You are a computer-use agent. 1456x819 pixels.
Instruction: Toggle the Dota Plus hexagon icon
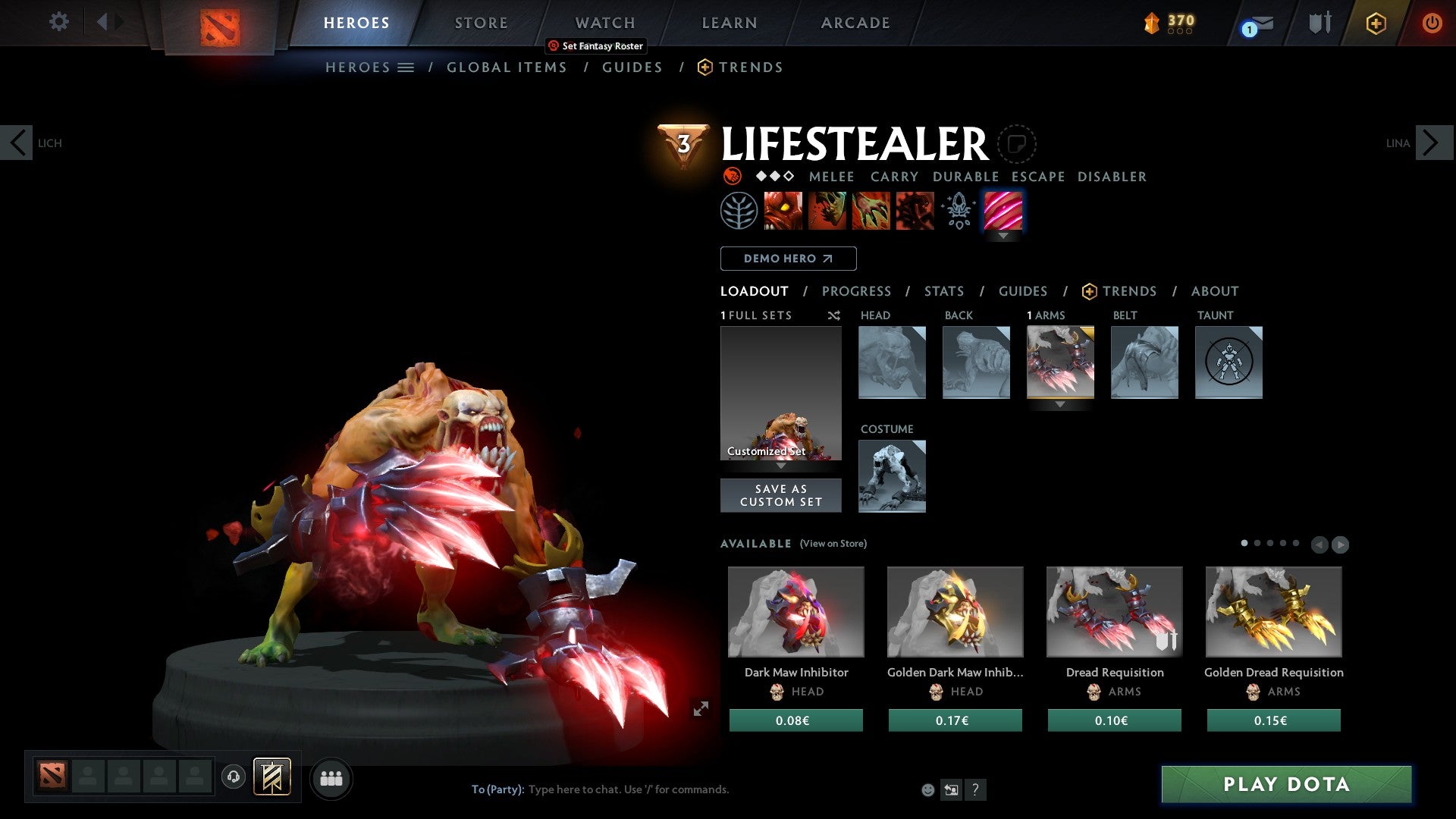click(x=1375, y=24)
